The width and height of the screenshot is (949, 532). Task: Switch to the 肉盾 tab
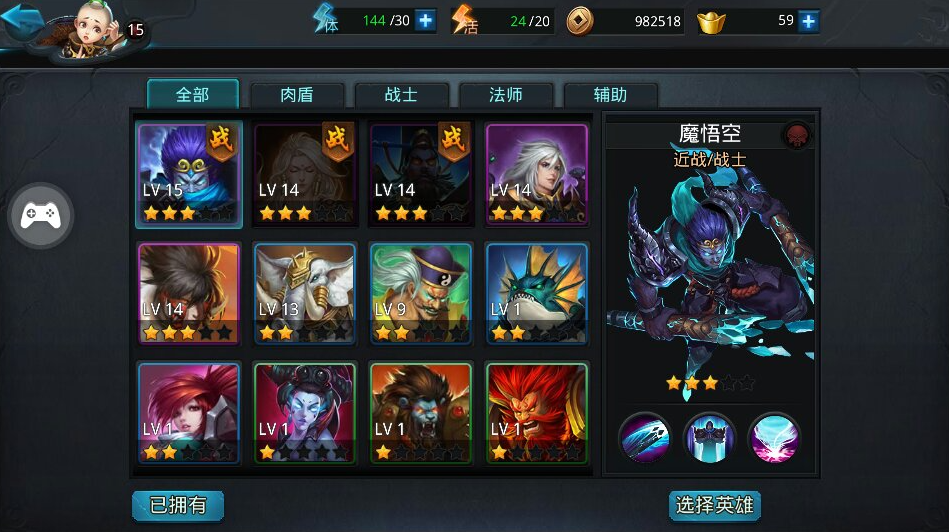point(297,95)
